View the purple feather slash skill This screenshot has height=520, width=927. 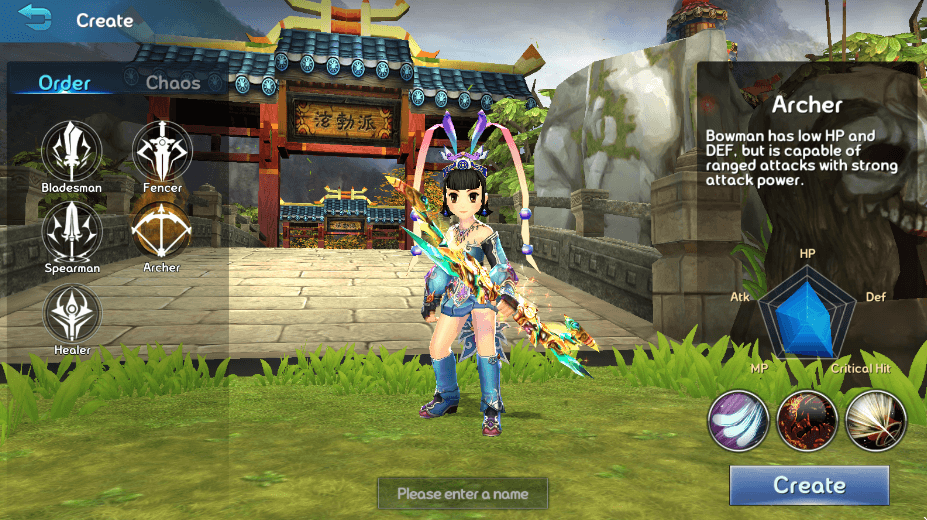point(739,419)
